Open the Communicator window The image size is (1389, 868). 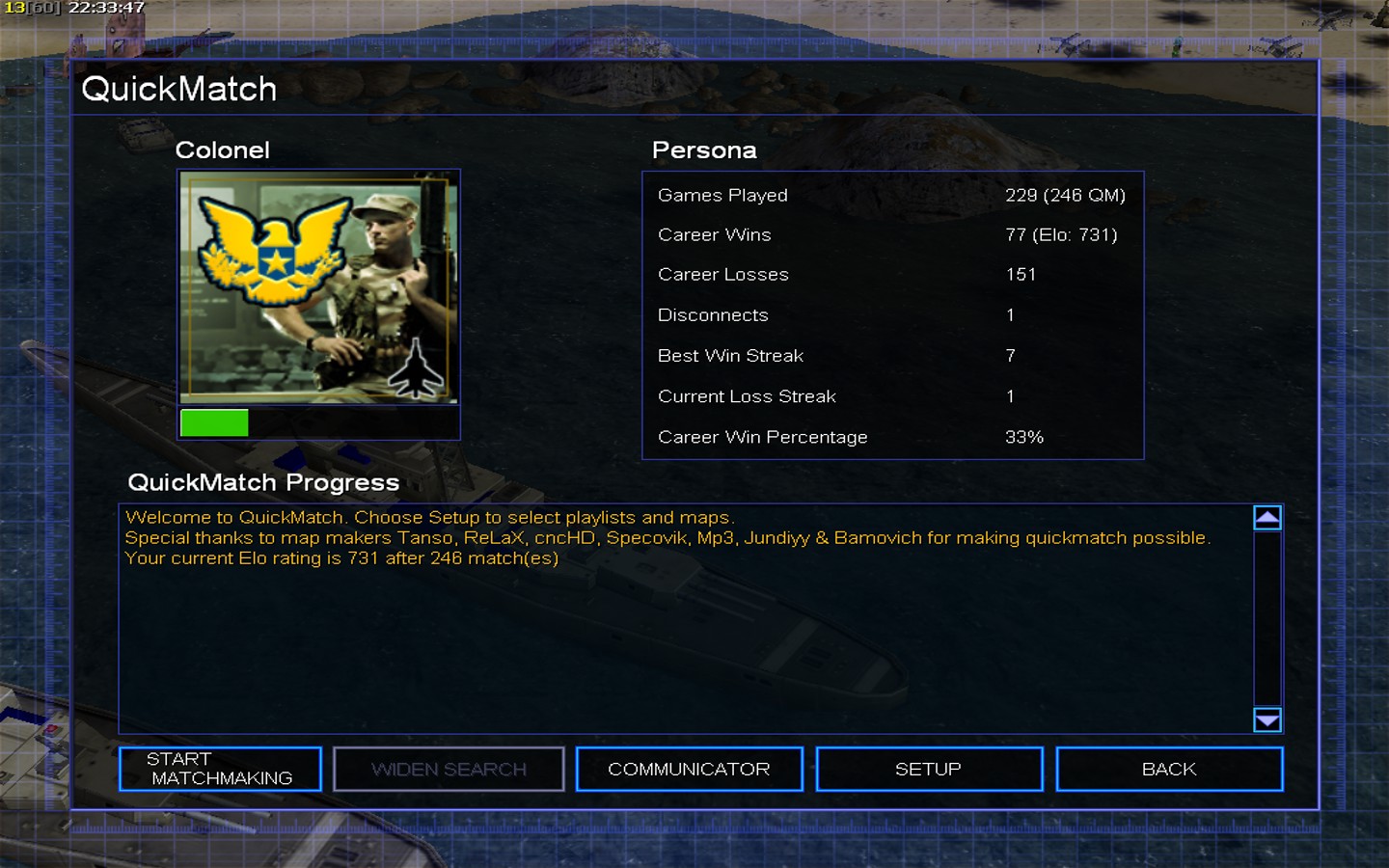point(689,769)
